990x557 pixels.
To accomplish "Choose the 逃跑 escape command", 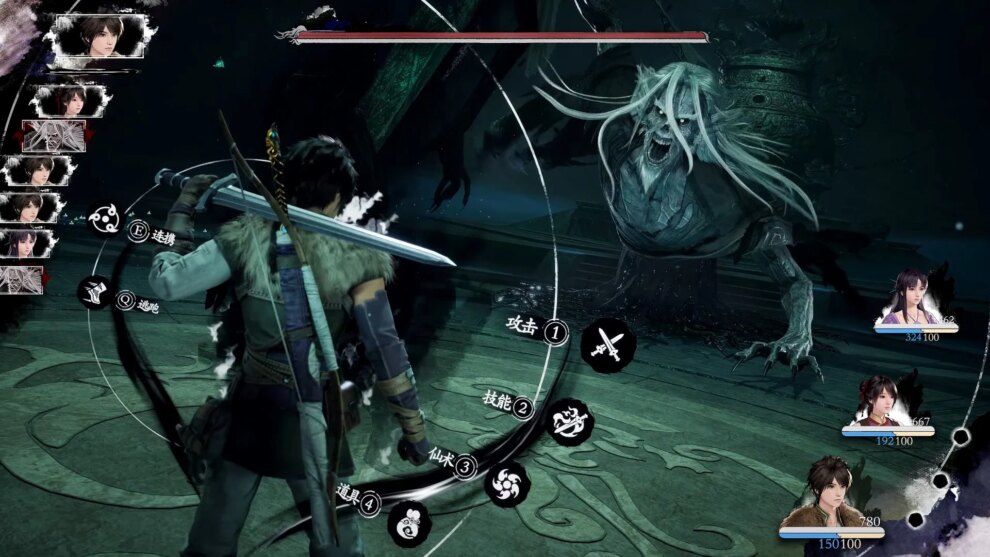I will (x=96, y=291).
